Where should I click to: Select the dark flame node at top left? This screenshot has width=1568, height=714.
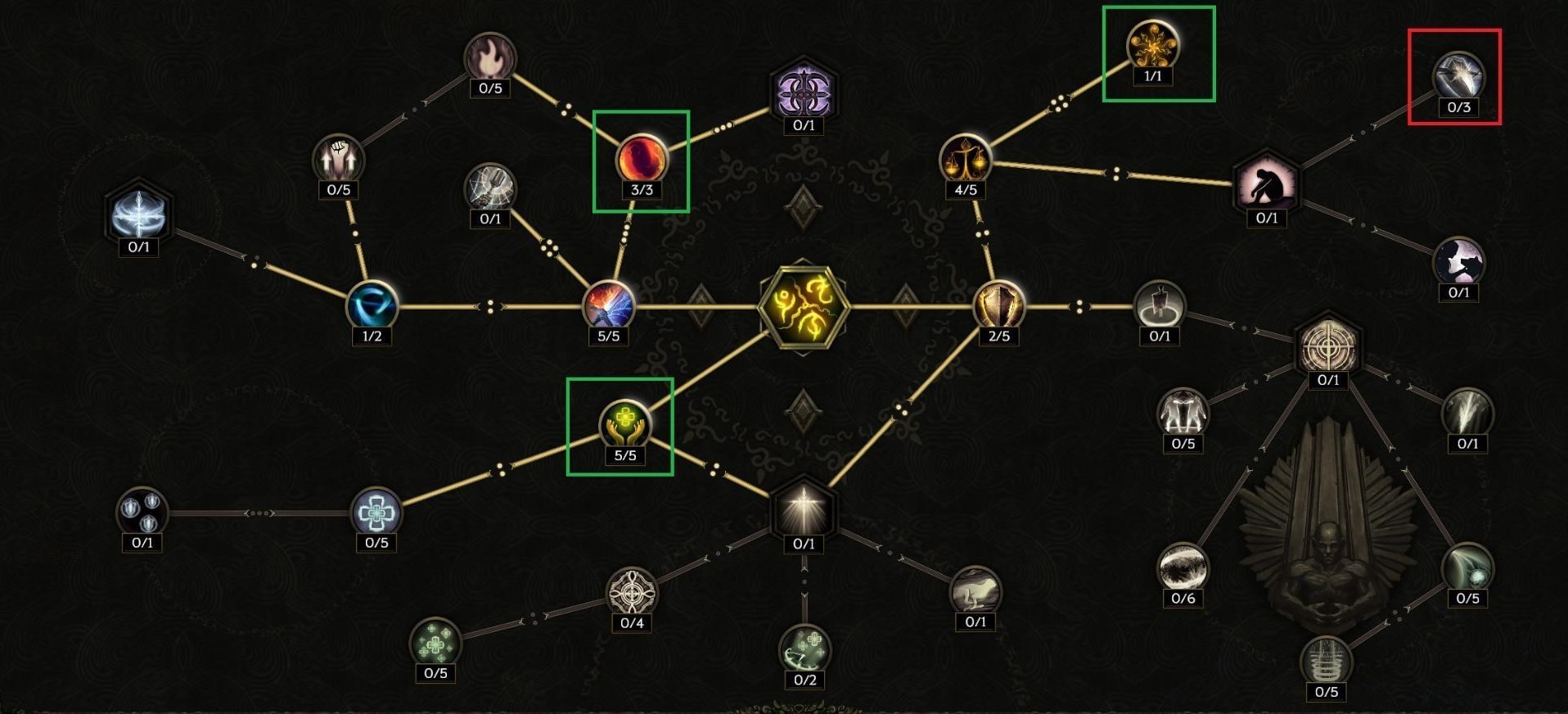pyautogui.click(x=492, y=56)
